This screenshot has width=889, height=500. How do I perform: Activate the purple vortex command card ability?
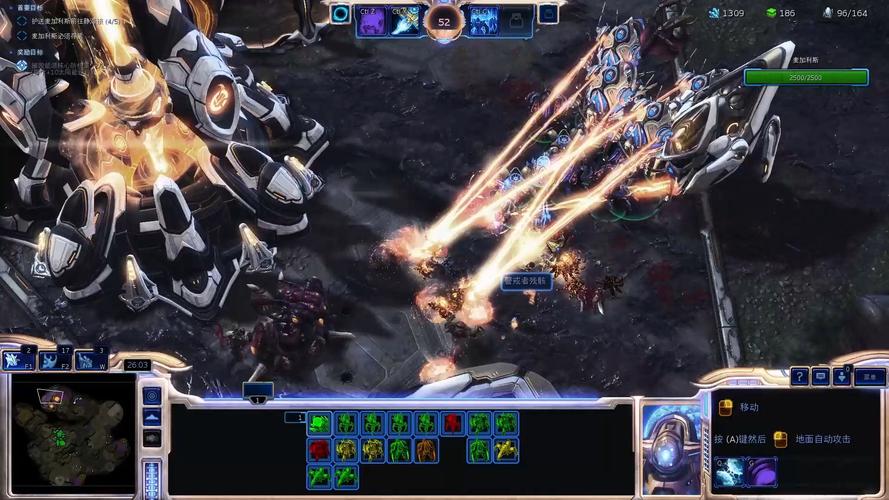761,471
